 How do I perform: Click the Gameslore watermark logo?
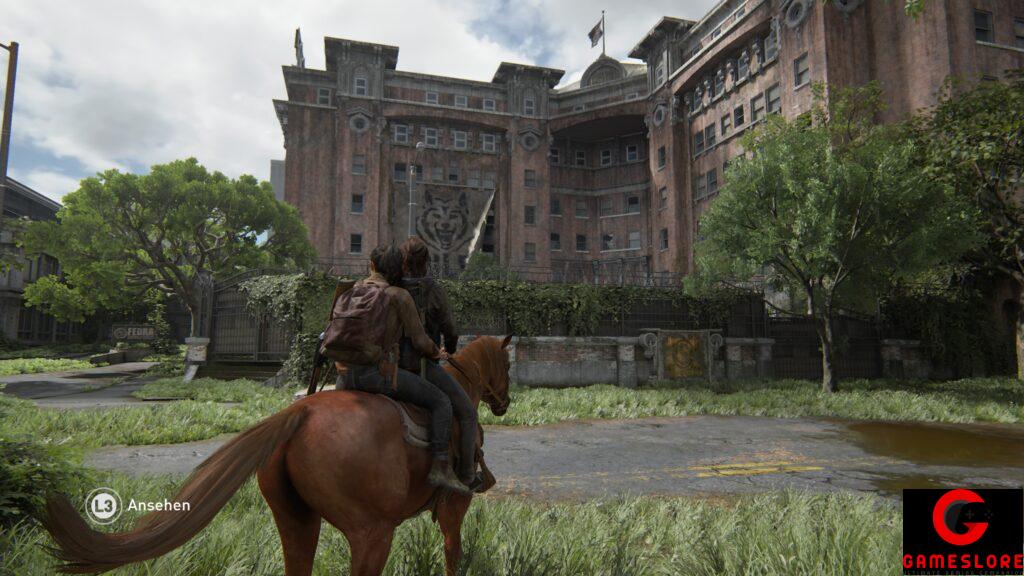click(x=962, y=531)
